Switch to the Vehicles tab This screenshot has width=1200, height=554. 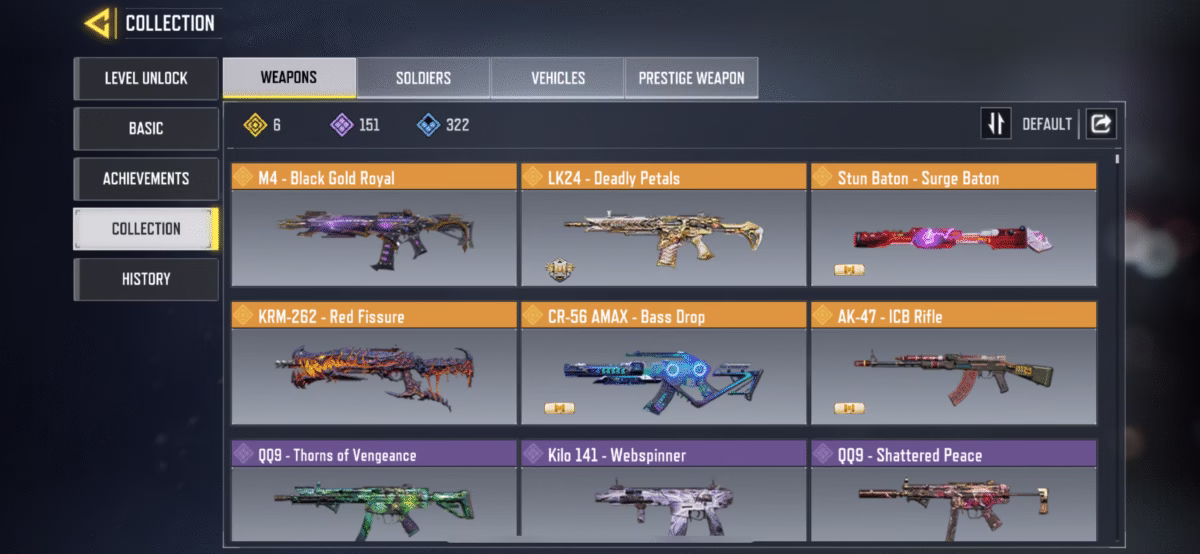[558, 78]
